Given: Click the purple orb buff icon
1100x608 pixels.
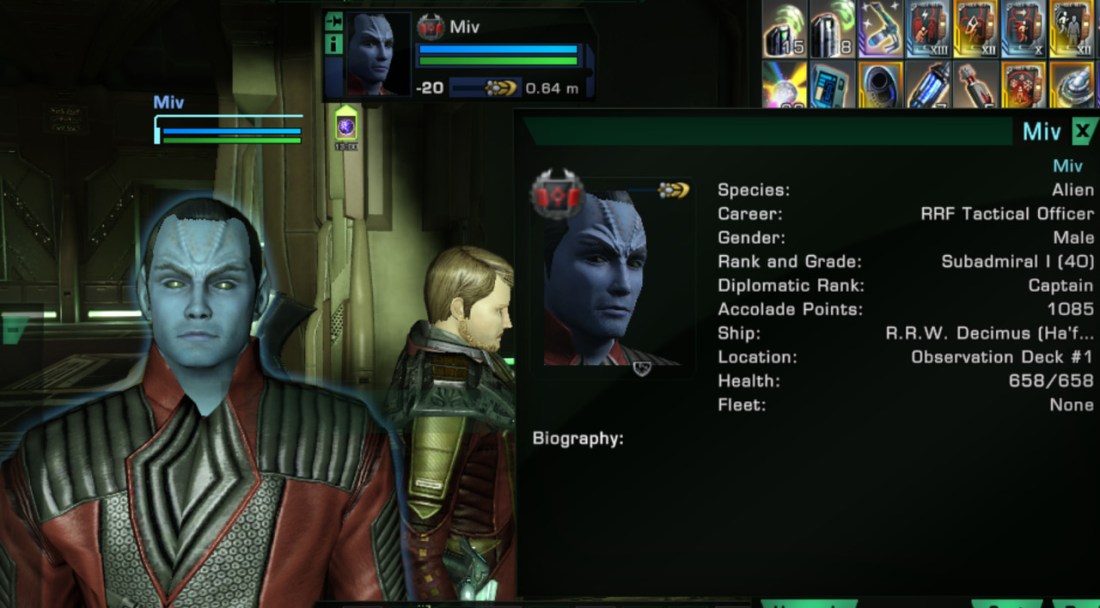Looking at the screenshot, I should tap(346, 126).
